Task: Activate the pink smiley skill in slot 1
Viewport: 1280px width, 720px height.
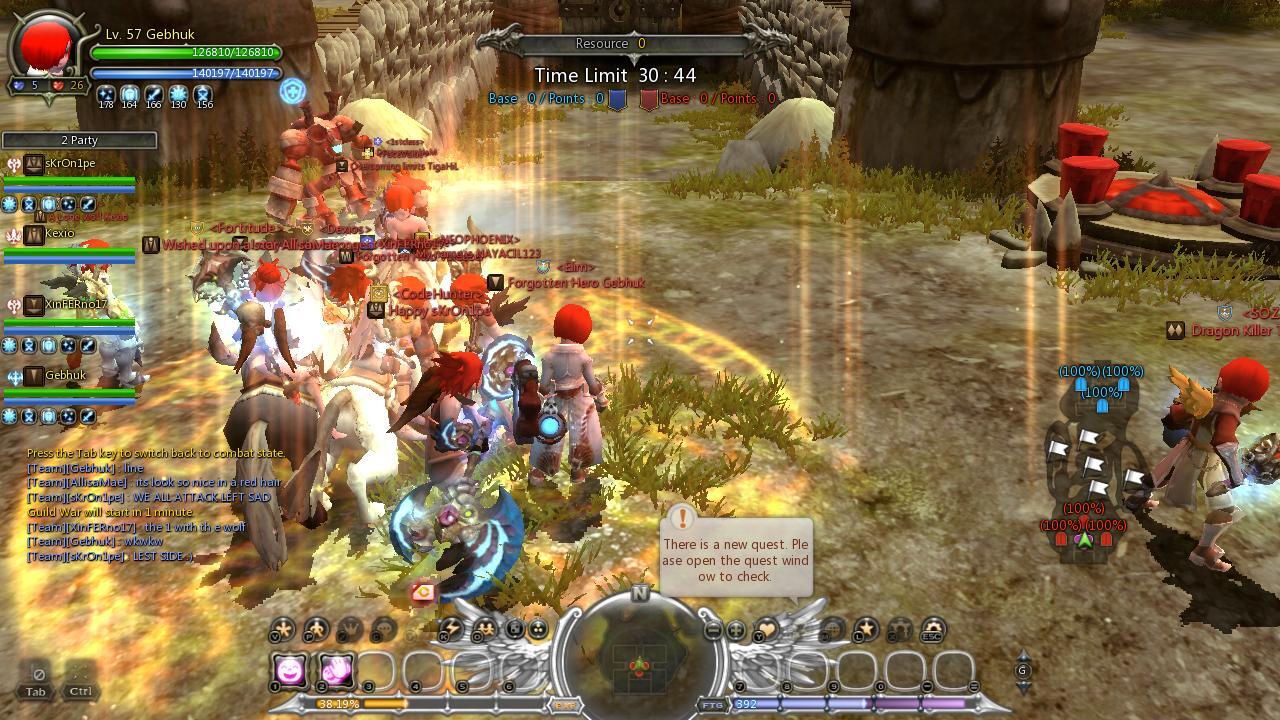Action: click(291, 671)
